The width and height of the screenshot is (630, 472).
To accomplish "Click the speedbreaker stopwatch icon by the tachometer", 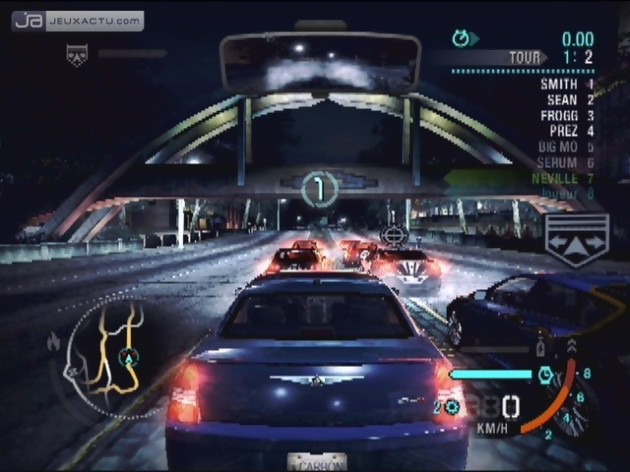I will [546, 375].
